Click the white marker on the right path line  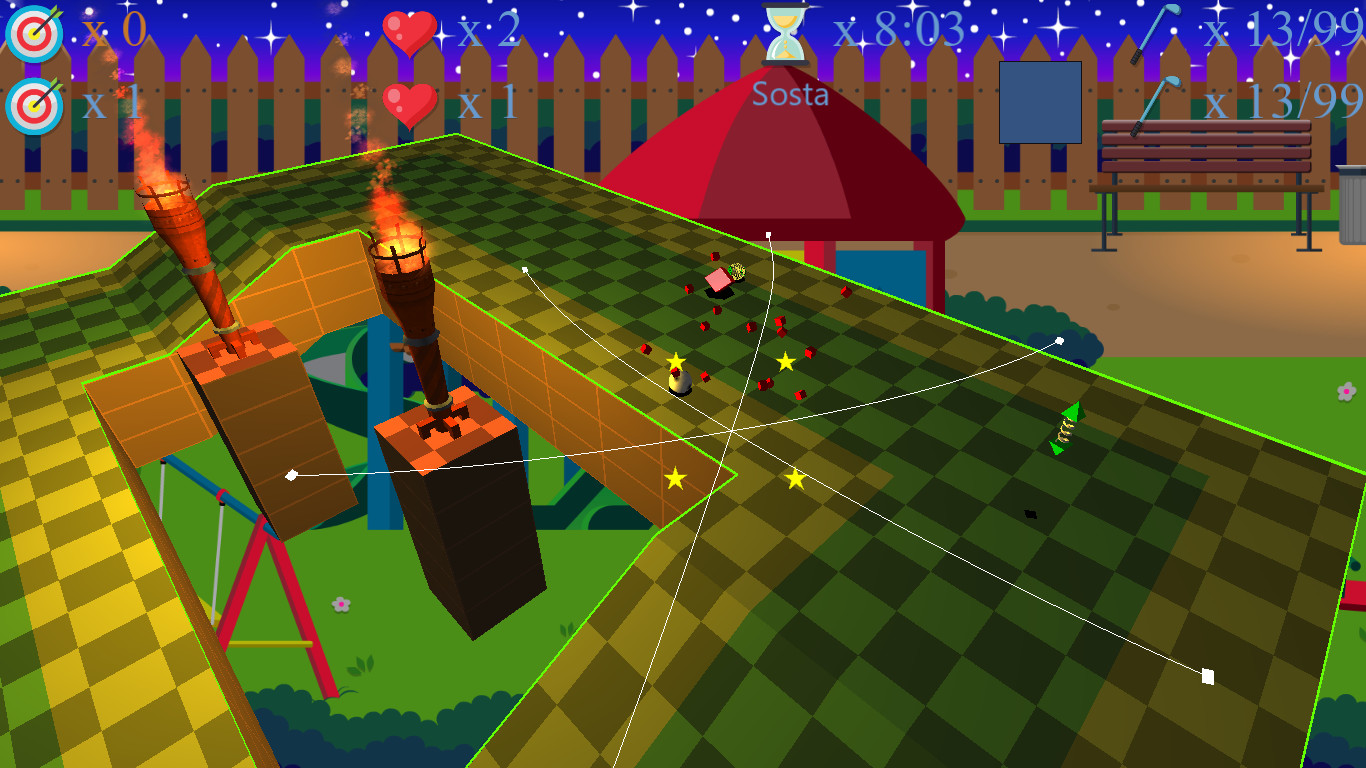point(1059,340)
